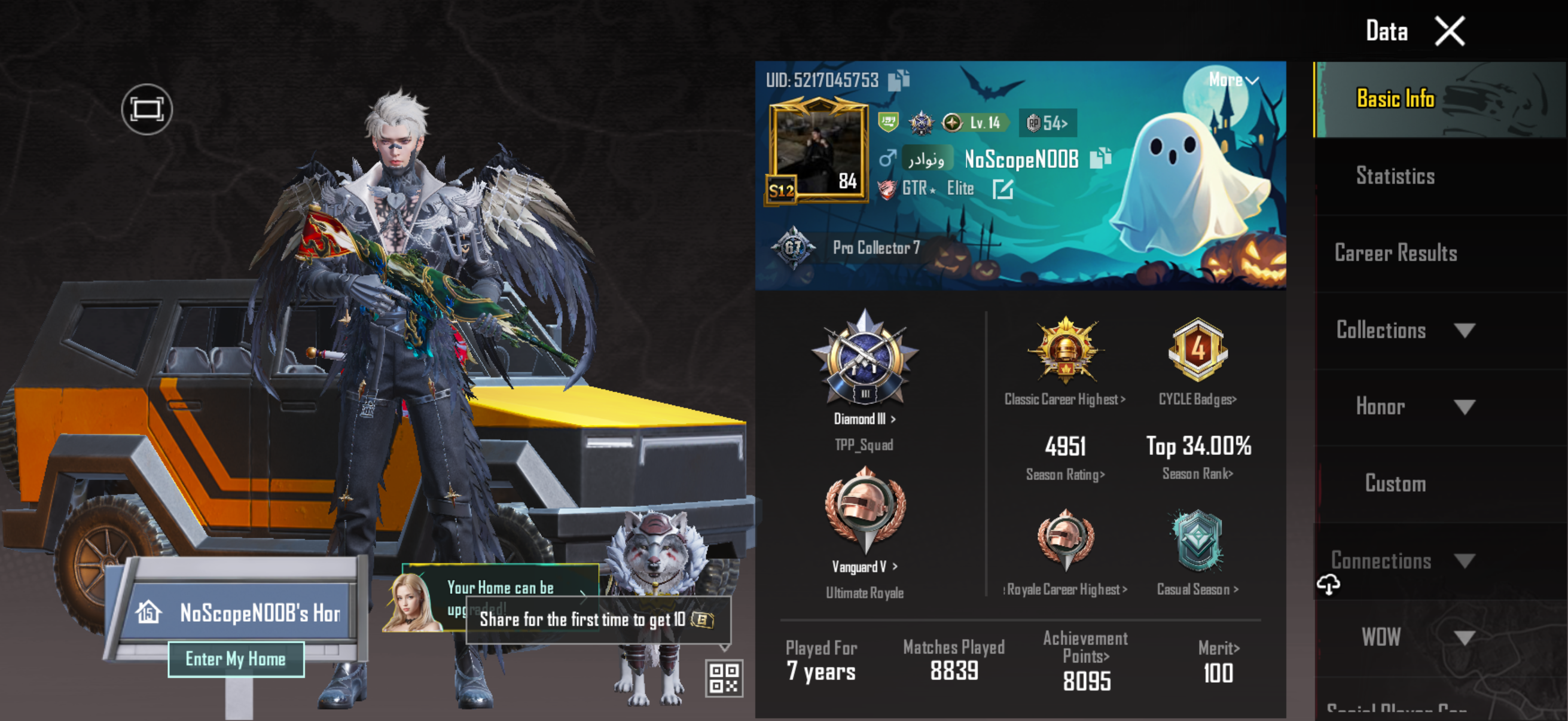Edit the GTR Elite clan title
1568x721 pixels.
[x=1002, y=190]
